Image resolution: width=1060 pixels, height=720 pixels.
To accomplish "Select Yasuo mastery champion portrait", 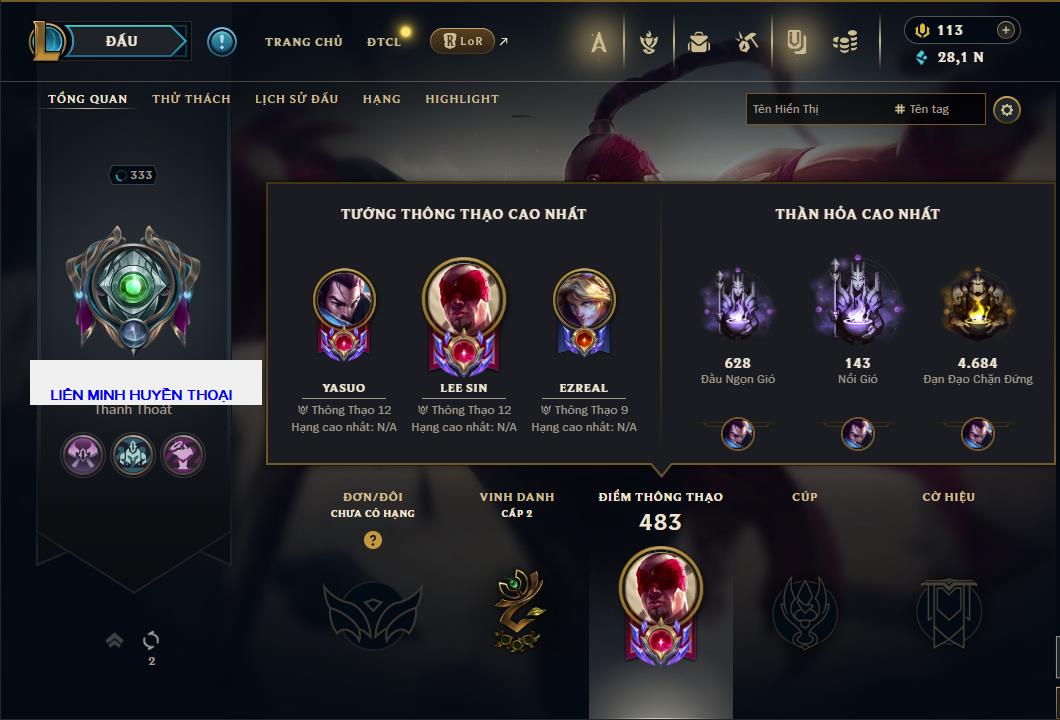I will [344, 299].
